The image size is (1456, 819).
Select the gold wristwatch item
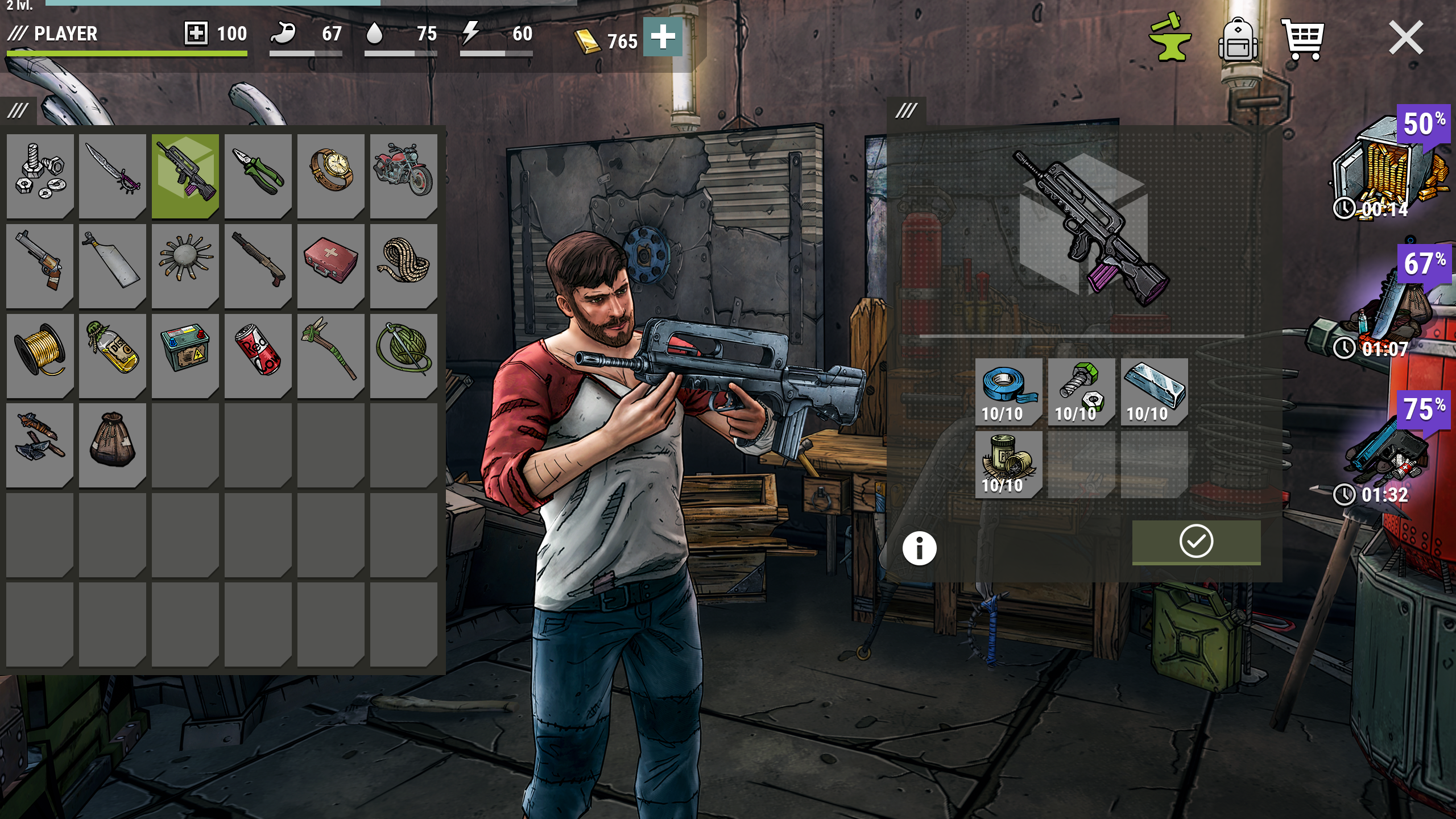point(330,177)
